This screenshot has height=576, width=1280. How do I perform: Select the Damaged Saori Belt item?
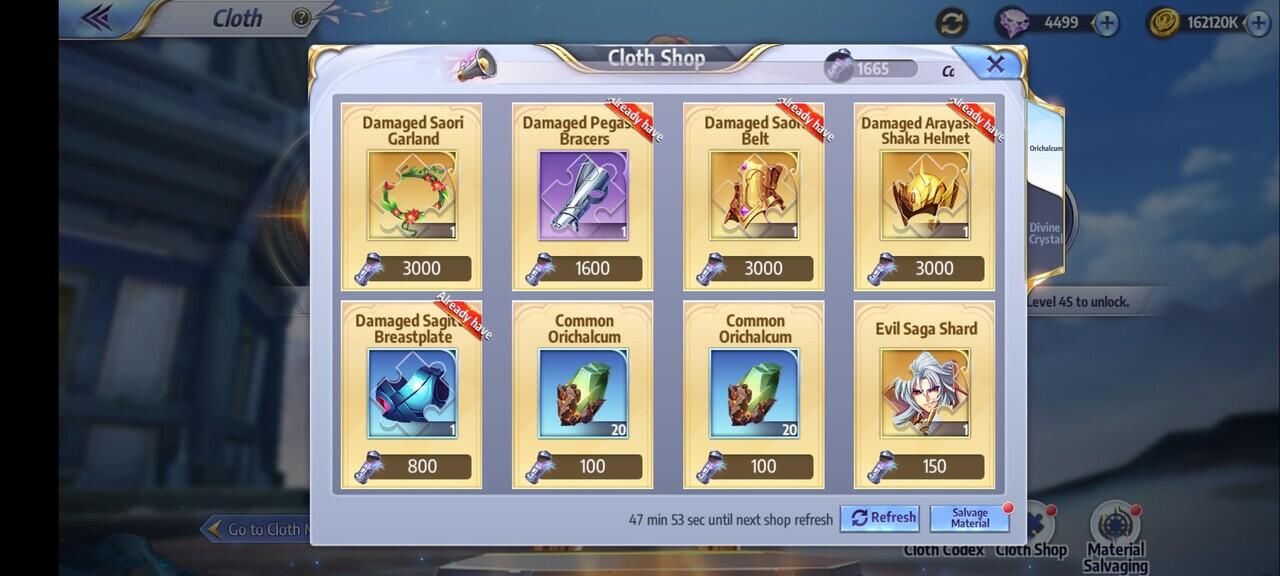754,197
